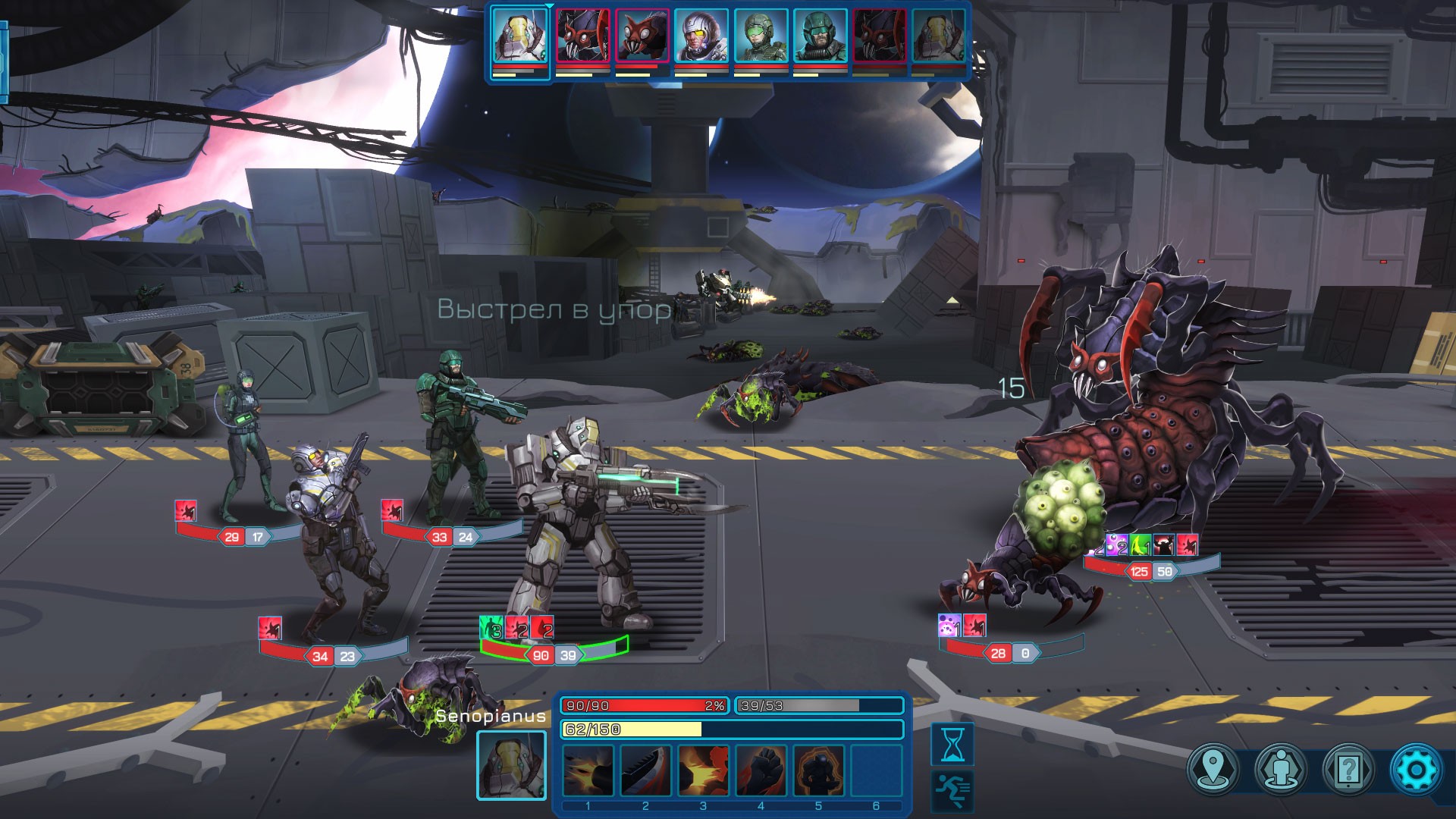Select the fiery burst shot ability in slot 3
1456x819 pixels.
703,770
